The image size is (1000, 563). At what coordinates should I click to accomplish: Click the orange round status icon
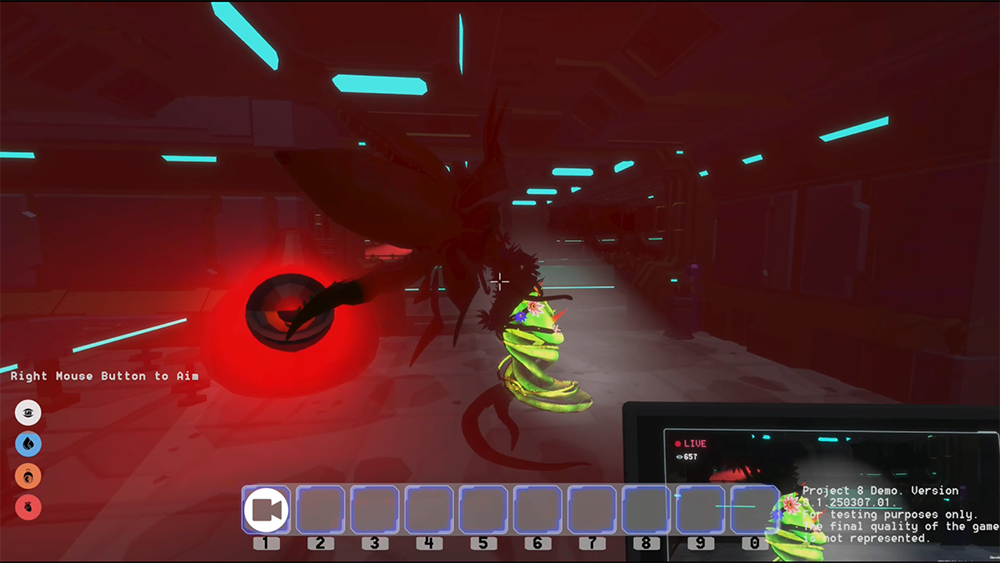(28, 475)
